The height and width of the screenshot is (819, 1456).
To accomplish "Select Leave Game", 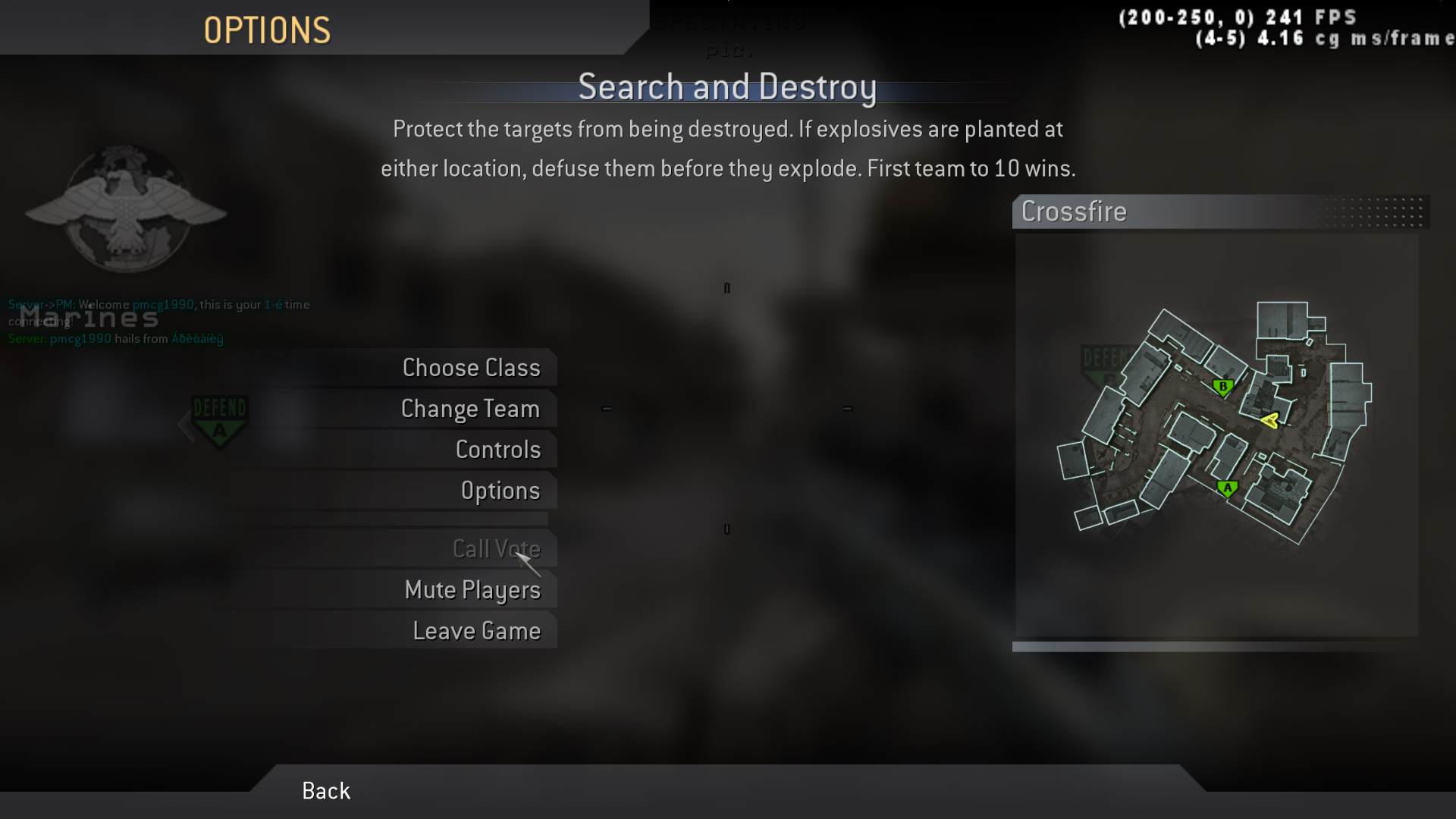I will (x=476, y=629).
